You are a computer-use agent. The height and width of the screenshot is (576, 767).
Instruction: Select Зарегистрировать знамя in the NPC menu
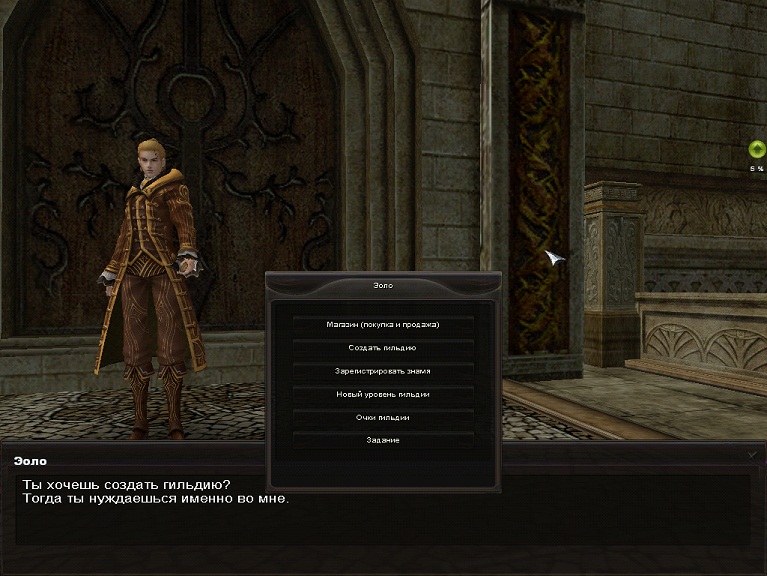[x=383, y=371]
